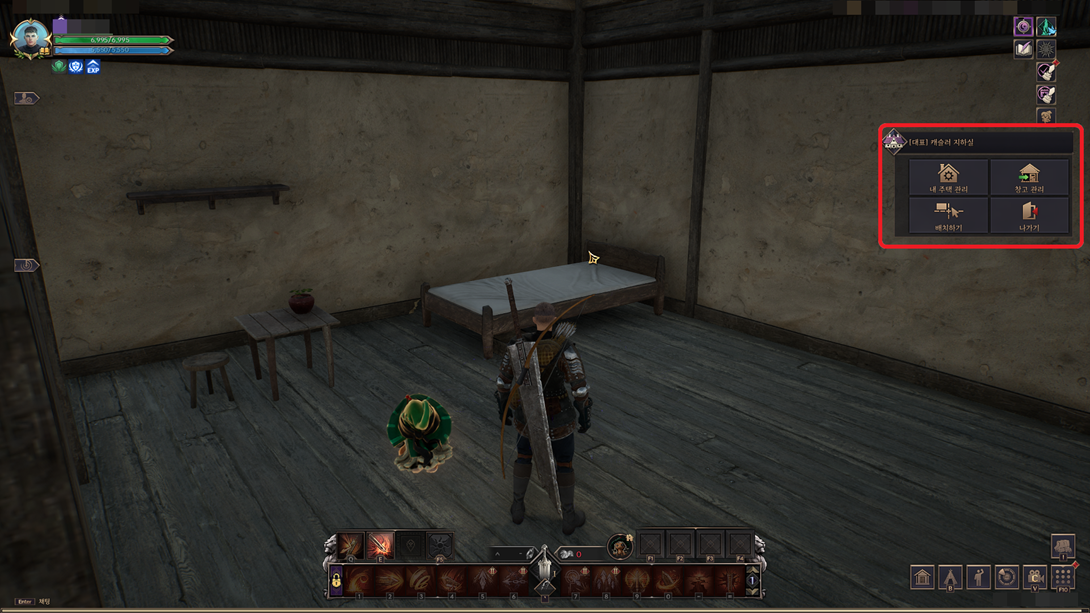Open the house icon in bottom bar
This screenshot has width=1090, height=613.
click(922, 577)
